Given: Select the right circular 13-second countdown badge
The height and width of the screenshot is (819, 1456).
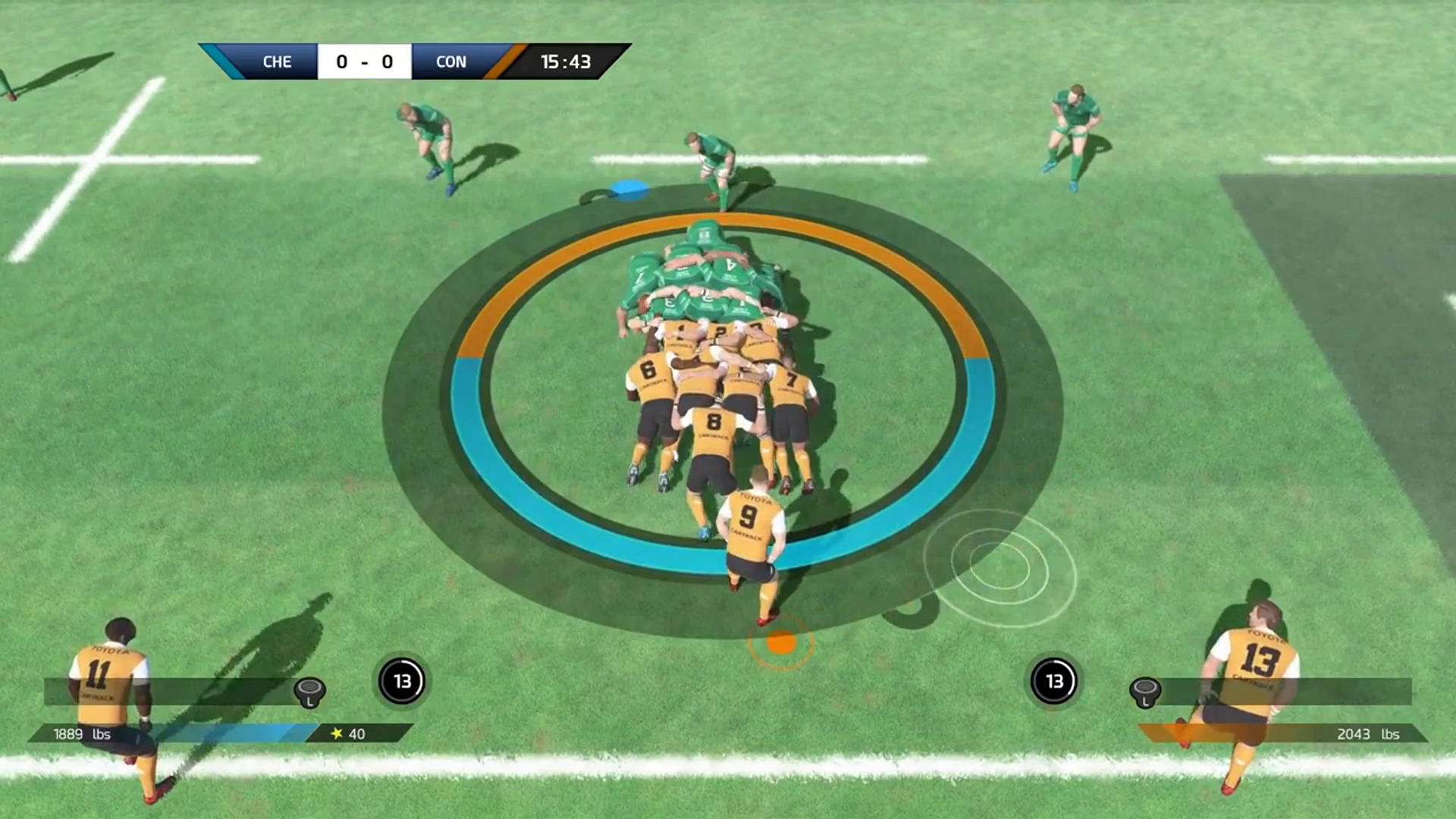Looking at the screenshot, I should pyautogui.click(x=1055, y=681).
